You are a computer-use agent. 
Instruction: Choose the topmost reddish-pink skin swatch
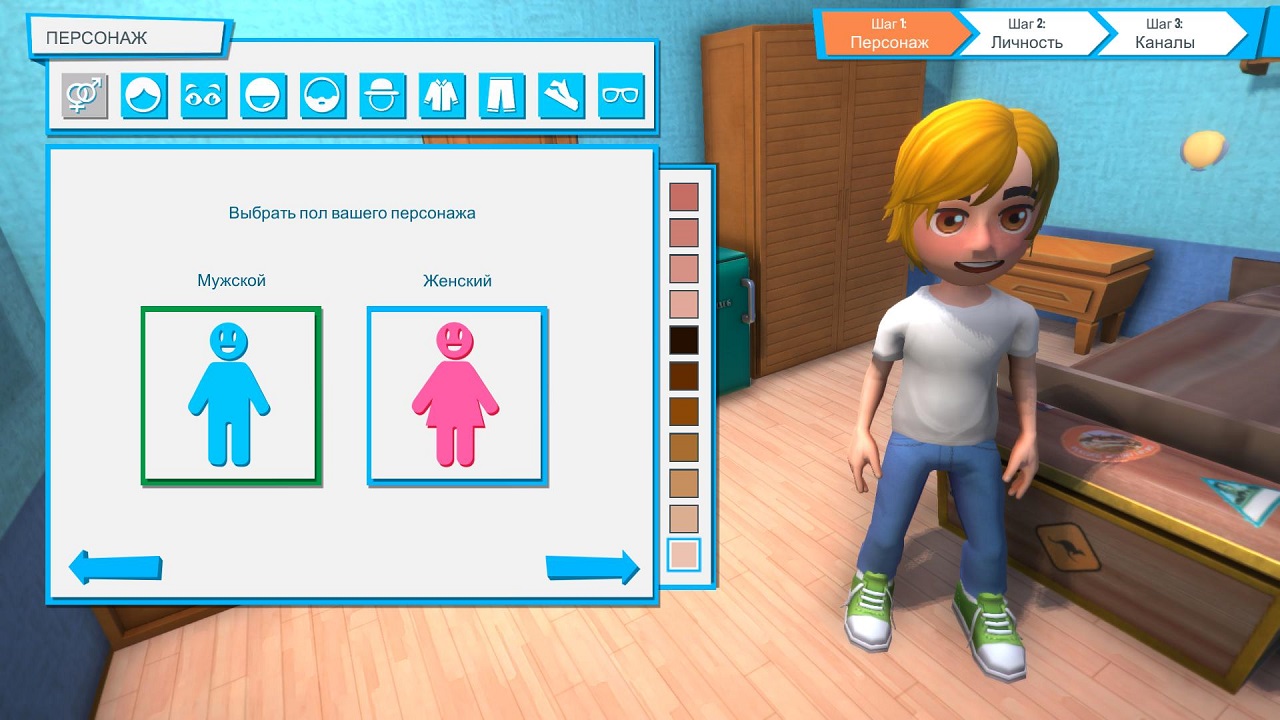[684, 197]
